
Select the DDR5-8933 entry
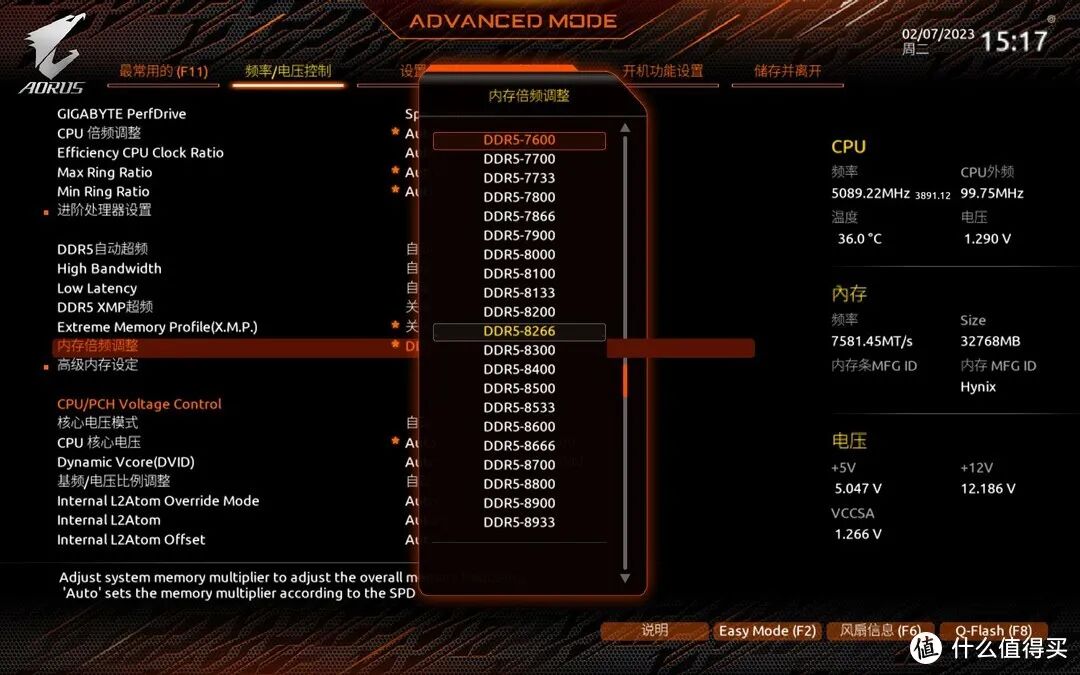click(x=519, y=523)
